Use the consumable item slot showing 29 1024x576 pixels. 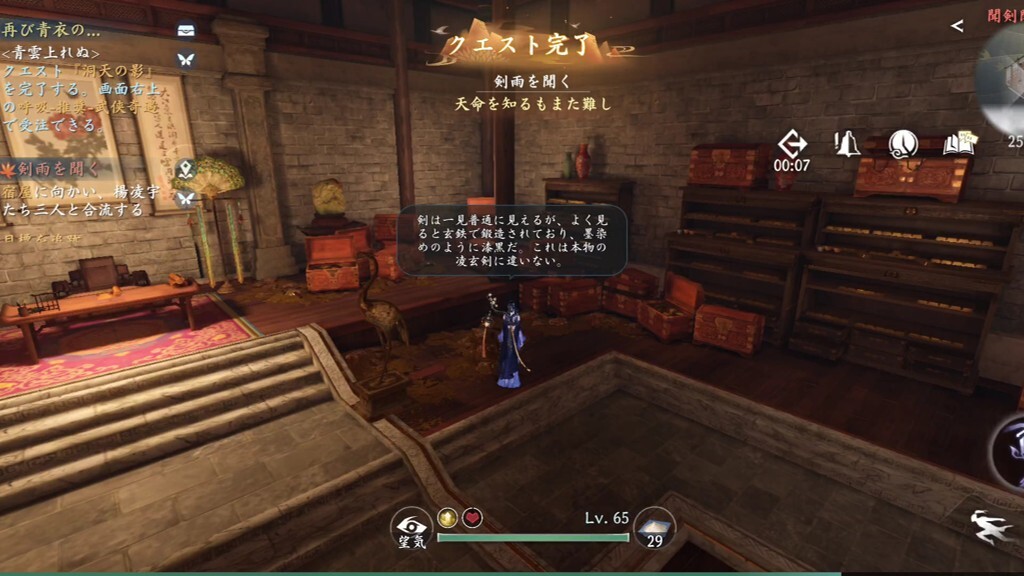pos(655,529)
